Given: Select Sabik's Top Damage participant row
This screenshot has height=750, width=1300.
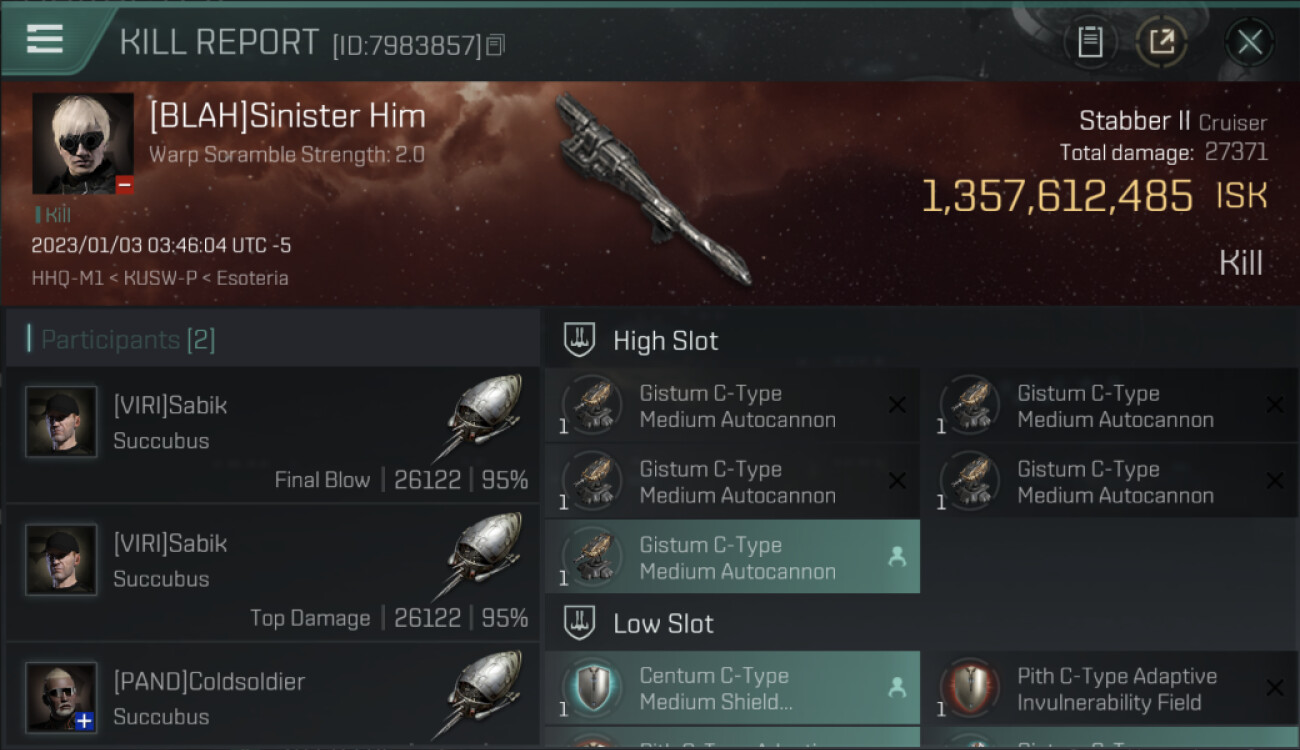Looking at the screenshot, I should (x=272, y=574).
